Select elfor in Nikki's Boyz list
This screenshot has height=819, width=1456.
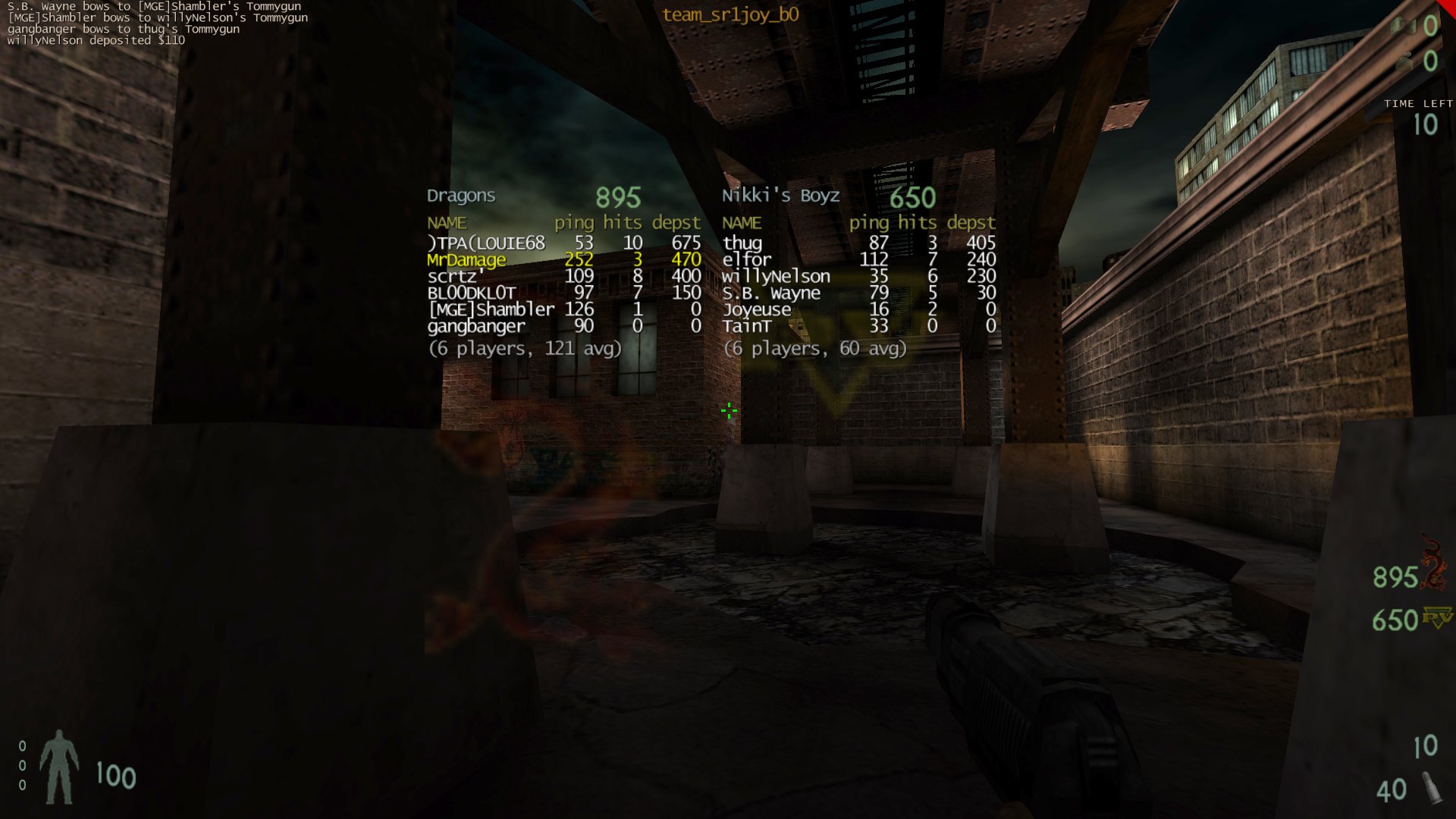click(x=746, y=260)
